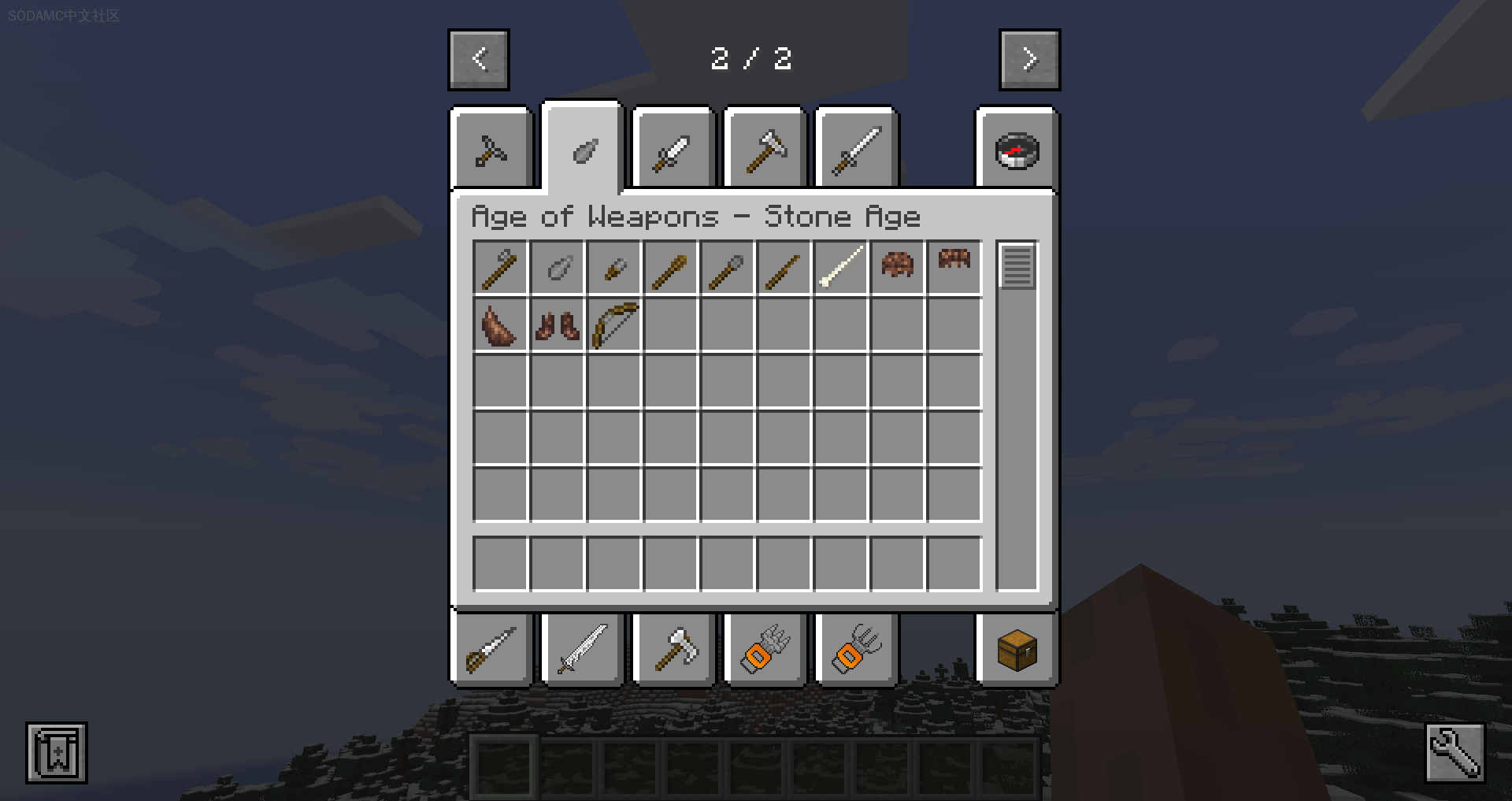Open the wrench settings button

pyautogui.click(x=1455, y=753)
